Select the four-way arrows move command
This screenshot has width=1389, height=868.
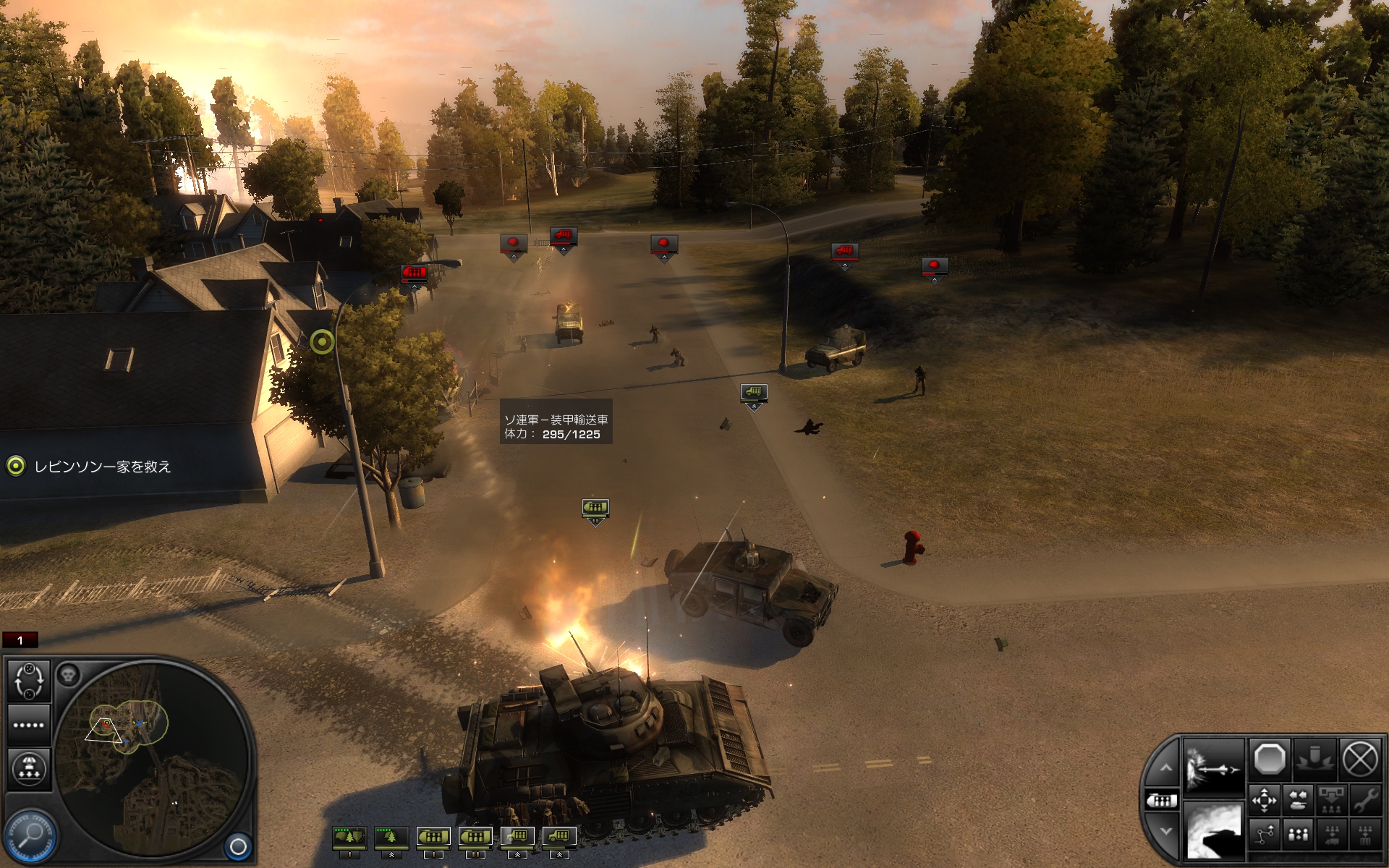1264,801
